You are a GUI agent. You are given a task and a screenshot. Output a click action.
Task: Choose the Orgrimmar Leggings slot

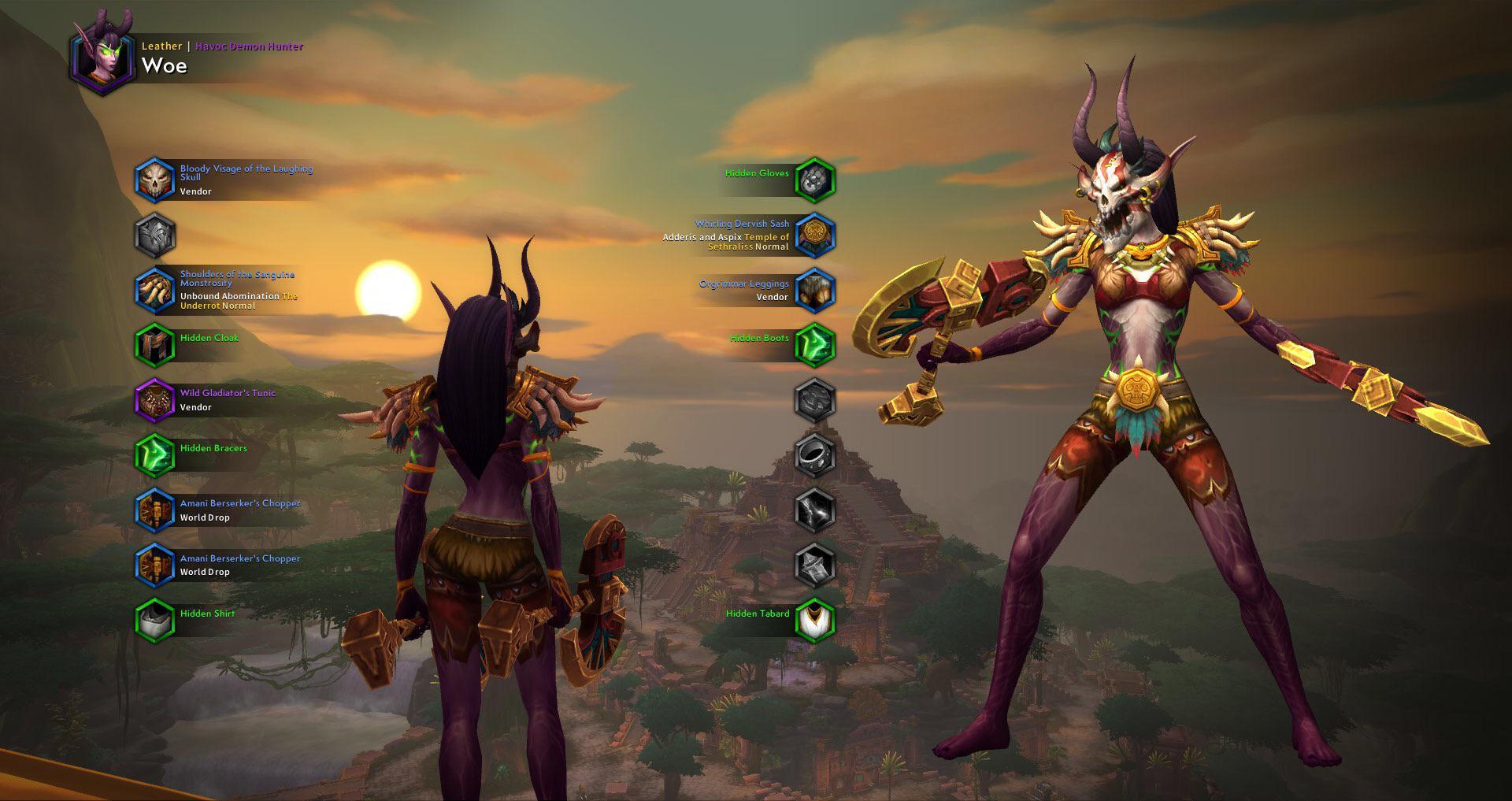[814, 291]
